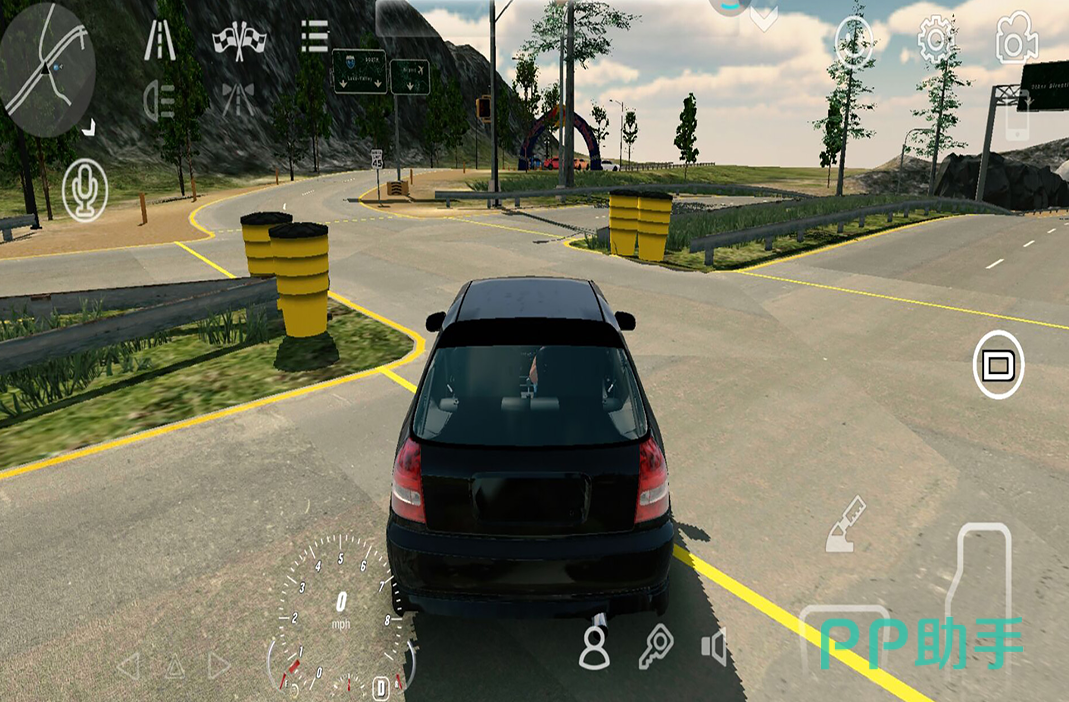This screenshot has height=702, width=1069.
Task: Toggle the headlights icon
Action: pyautogui.click(x=160, y=99)
